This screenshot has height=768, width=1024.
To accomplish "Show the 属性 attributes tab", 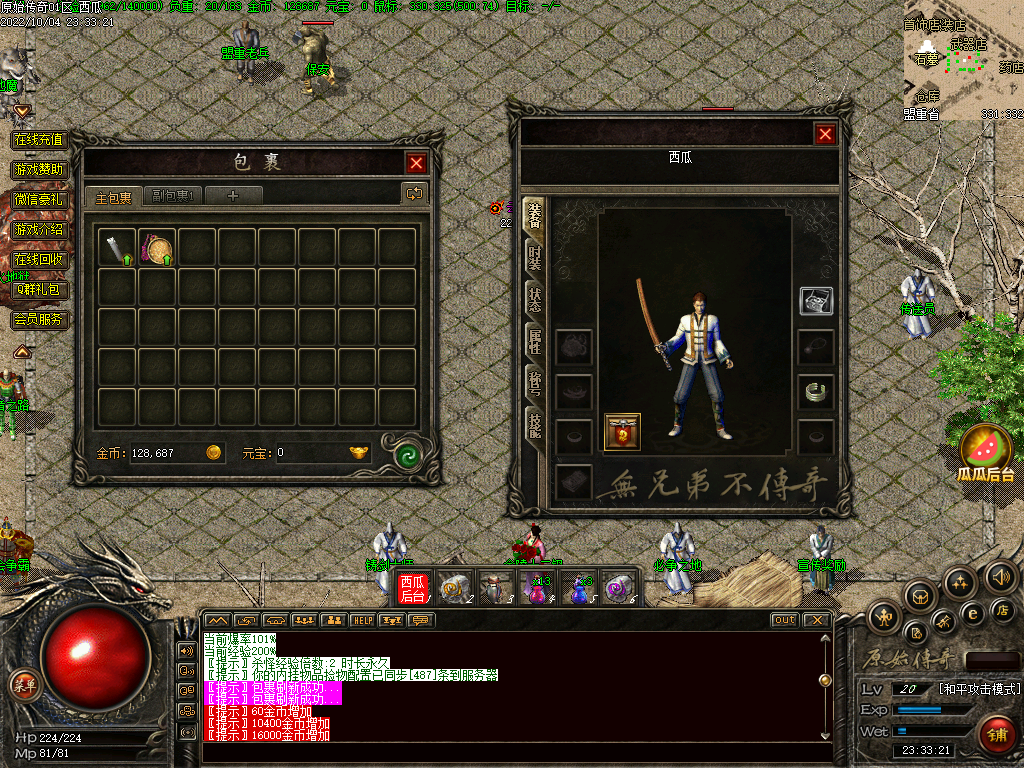I will click(535, 341).
